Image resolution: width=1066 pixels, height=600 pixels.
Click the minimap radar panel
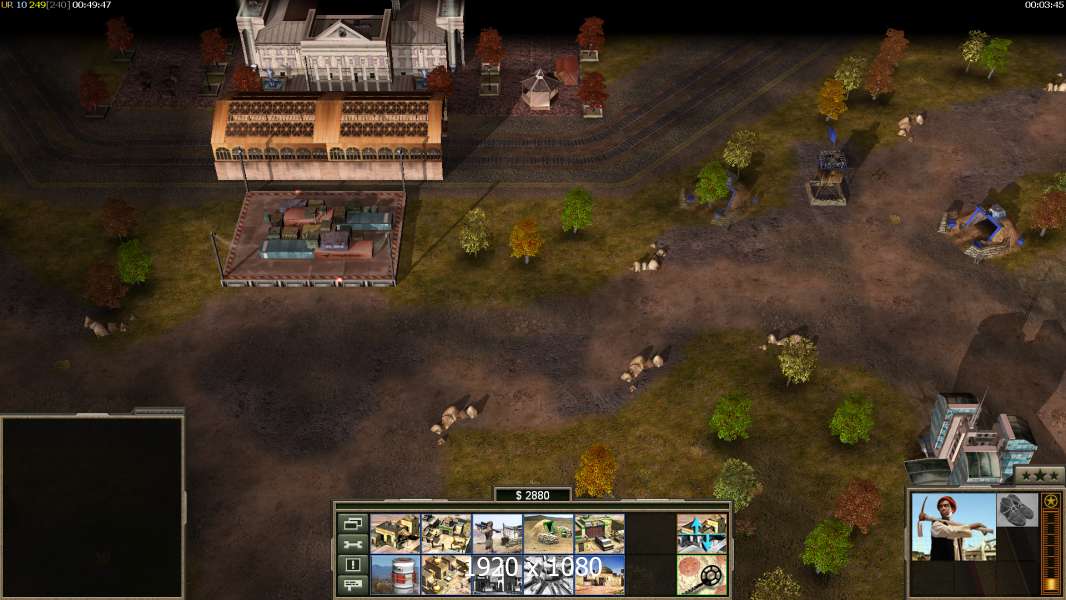[x=92, y=507]
